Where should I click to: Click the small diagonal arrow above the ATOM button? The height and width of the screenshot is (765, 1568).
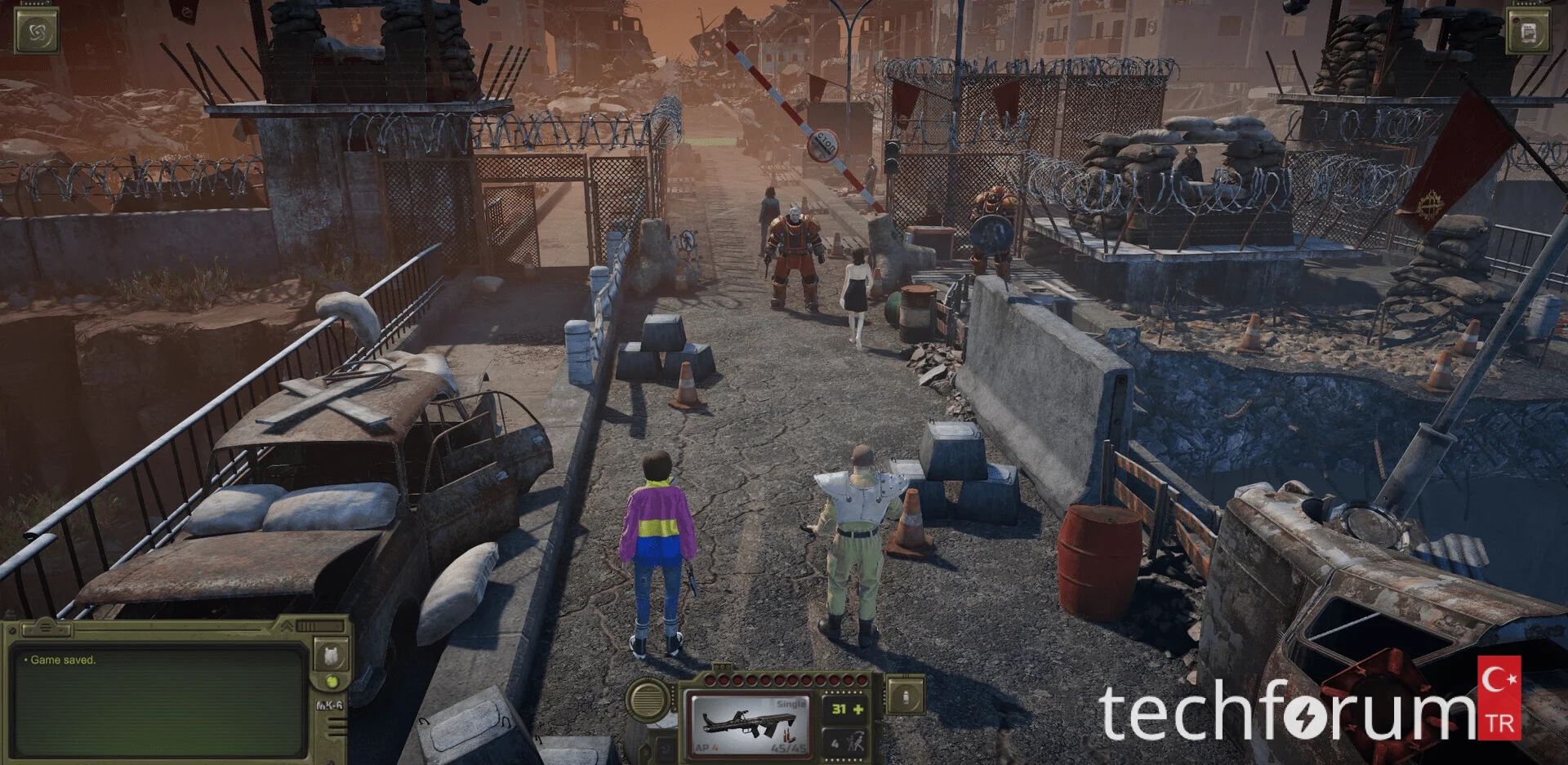pyautogui.click(x=48, y=2)
